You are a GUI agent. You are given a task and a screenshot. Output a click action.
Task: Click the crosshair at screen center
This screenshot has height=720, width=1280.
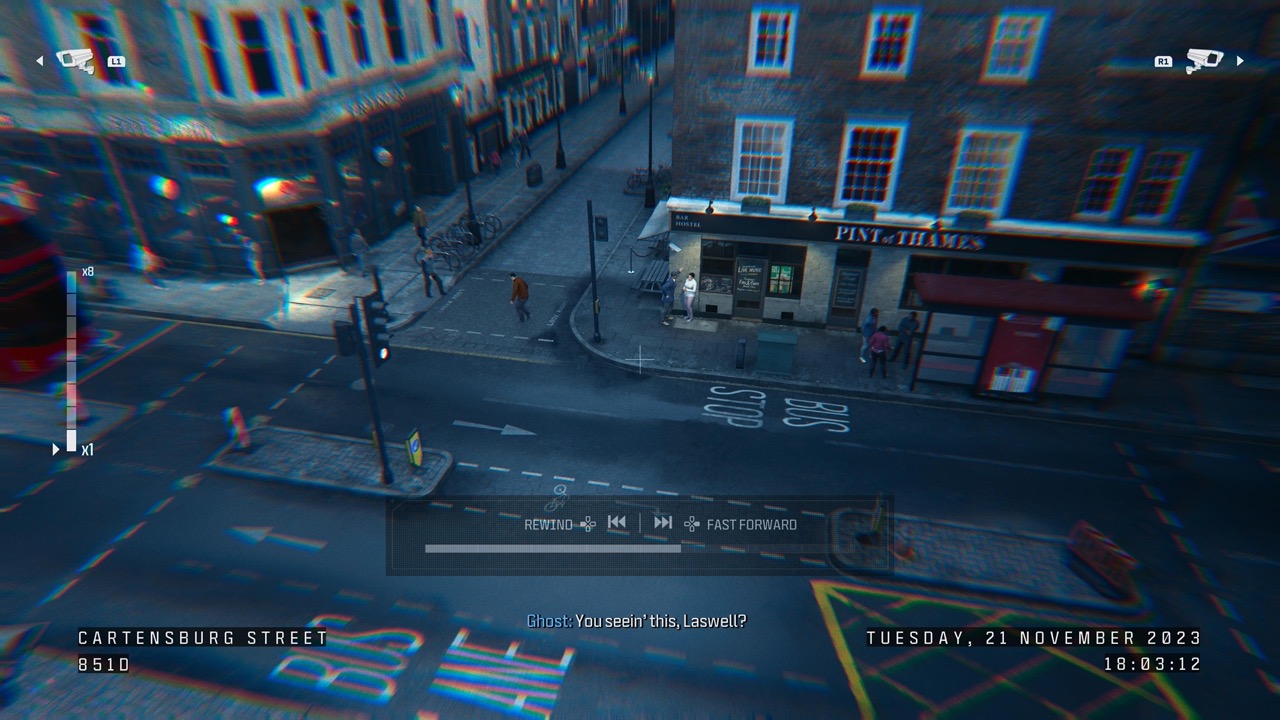(639, 360)
